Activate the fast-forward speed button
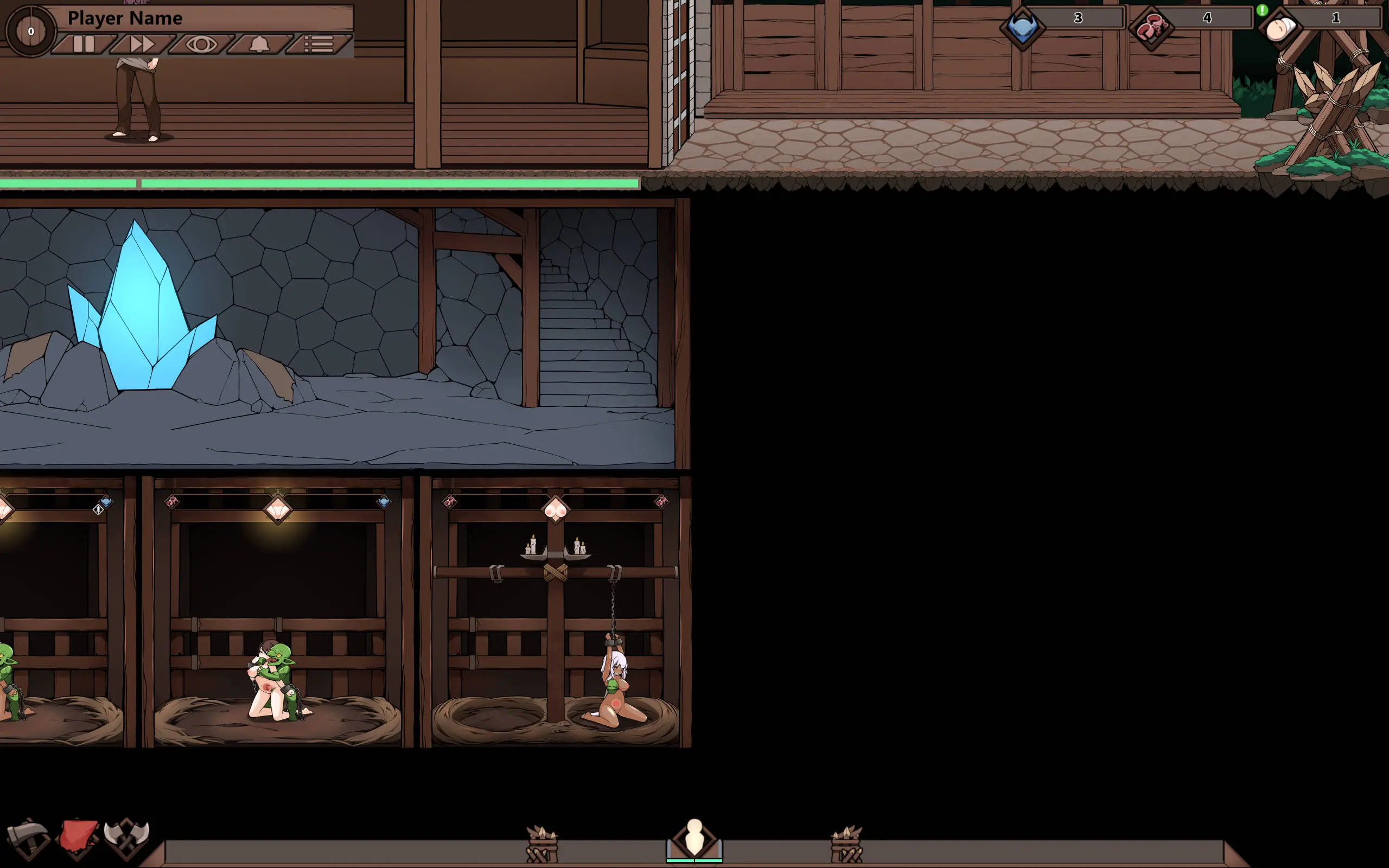 [x=142, y=44]
